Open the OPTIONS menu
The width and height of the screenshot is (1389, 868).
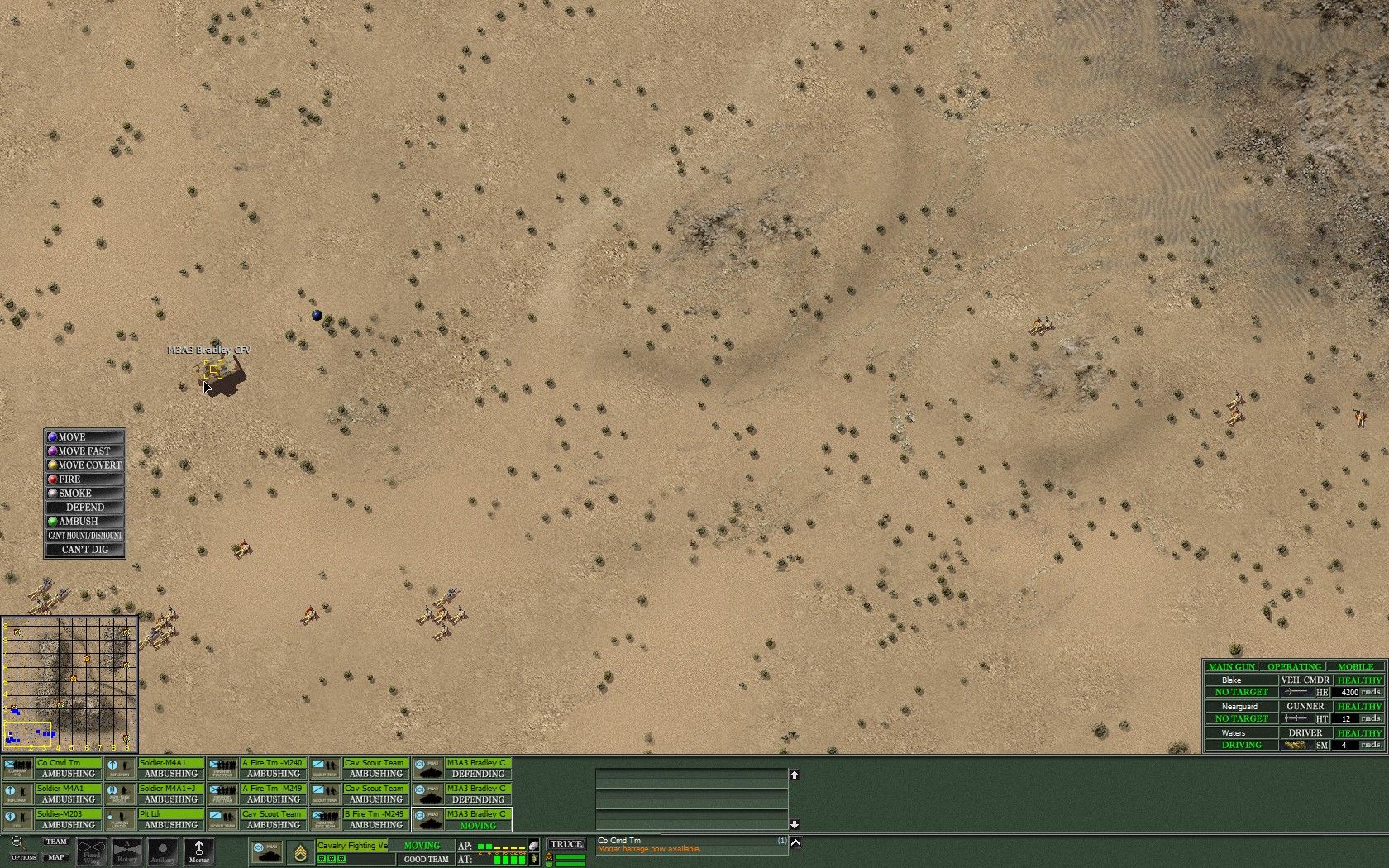[23, 857]
